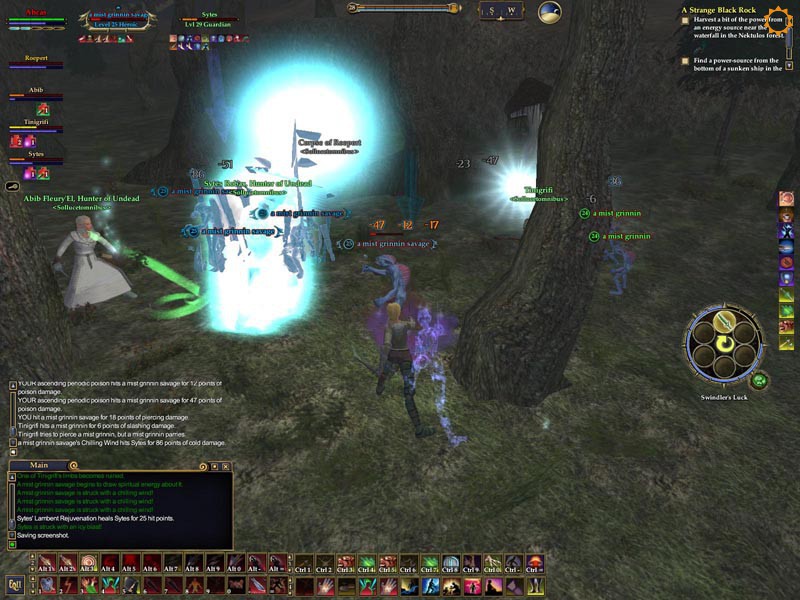Image resolution: width=800 pixels, height=600 pixels.
Task: Select group member Abib in party list
Action: point(35,96)
